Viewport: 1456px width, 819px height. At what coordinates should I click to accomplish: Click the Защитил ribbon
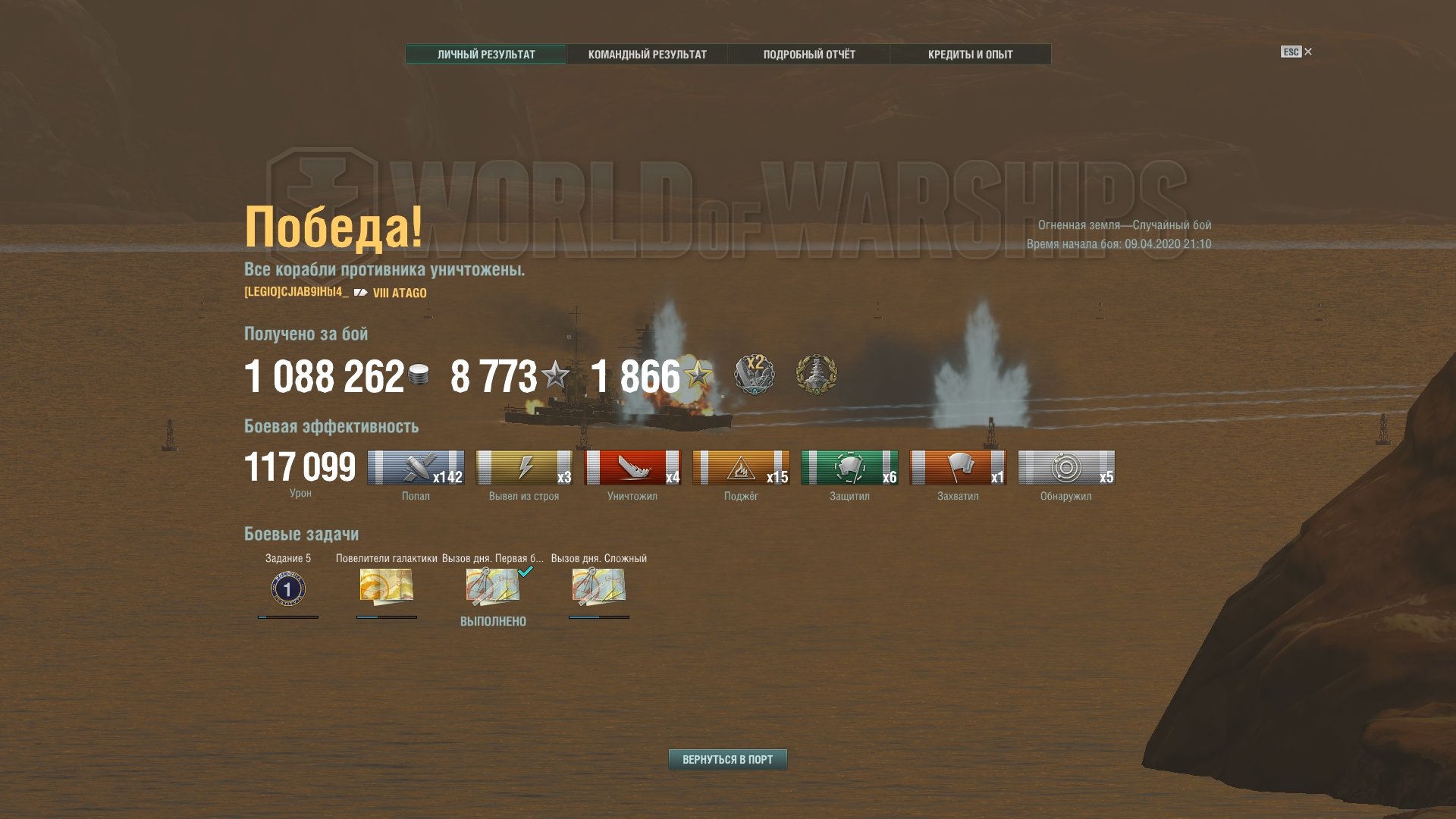849,468
